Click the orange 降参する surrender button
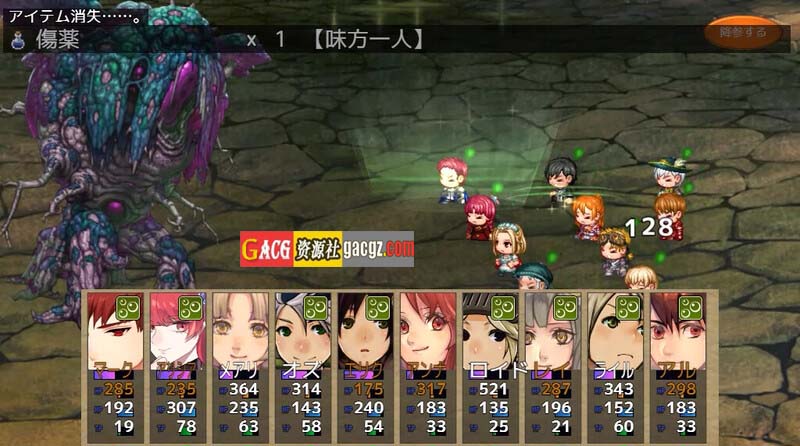Image resolution: width=800 pixels, height=446 pixels. pos(742,32)
